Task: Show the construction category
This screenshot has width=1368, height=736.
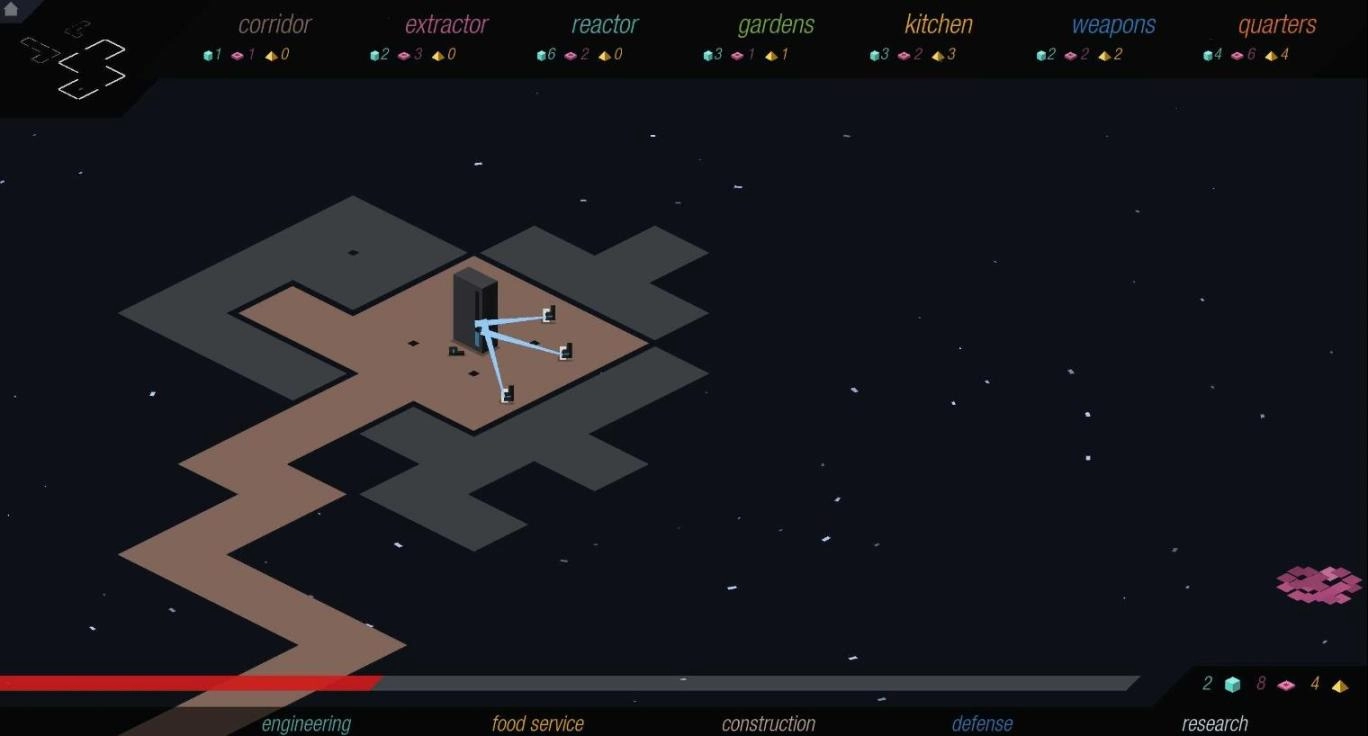Action: [768, 723]
